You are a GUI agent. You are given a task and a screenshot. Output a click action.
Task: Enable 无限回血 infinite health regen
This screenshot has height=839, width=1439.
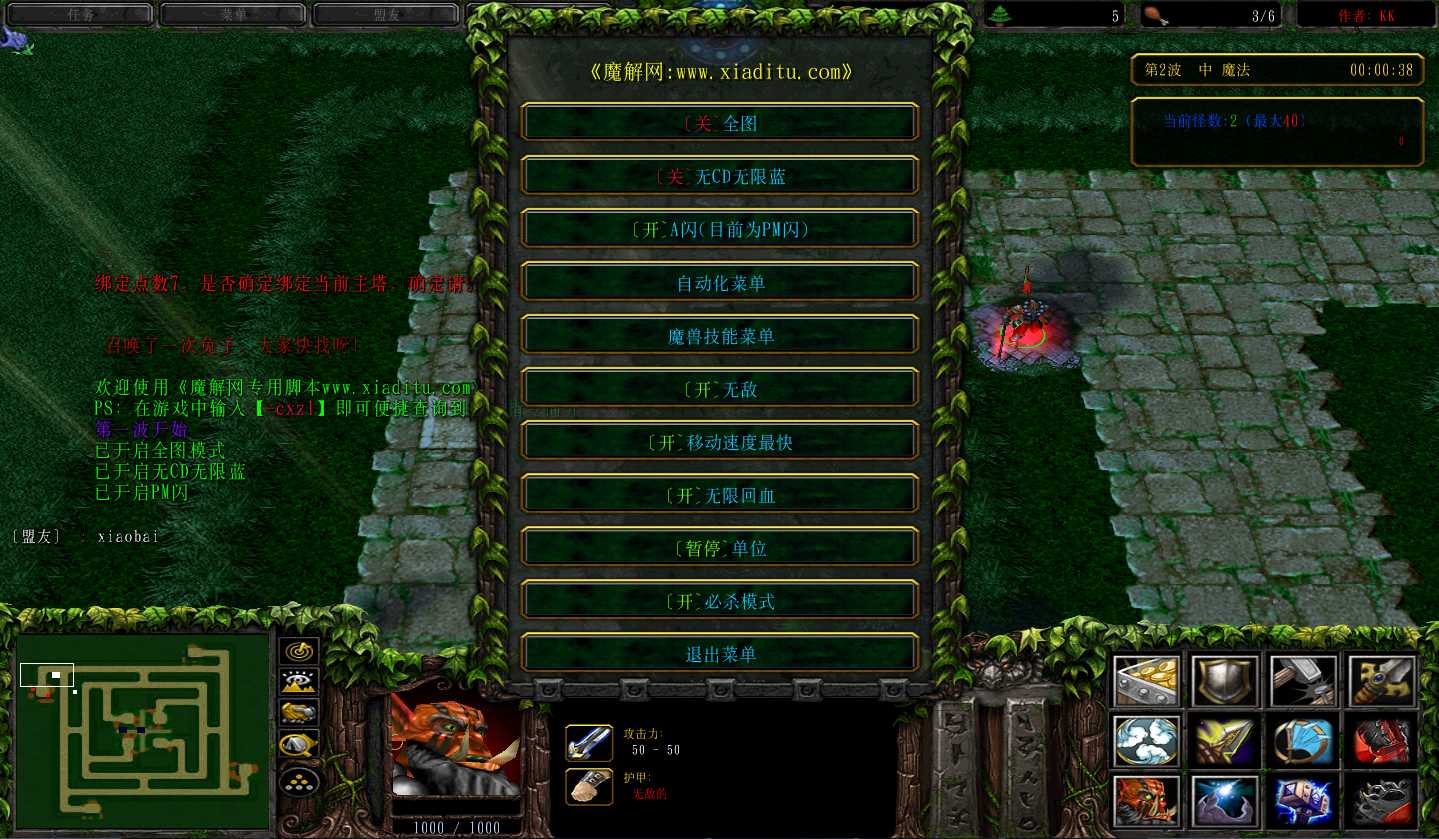[719, 495]
